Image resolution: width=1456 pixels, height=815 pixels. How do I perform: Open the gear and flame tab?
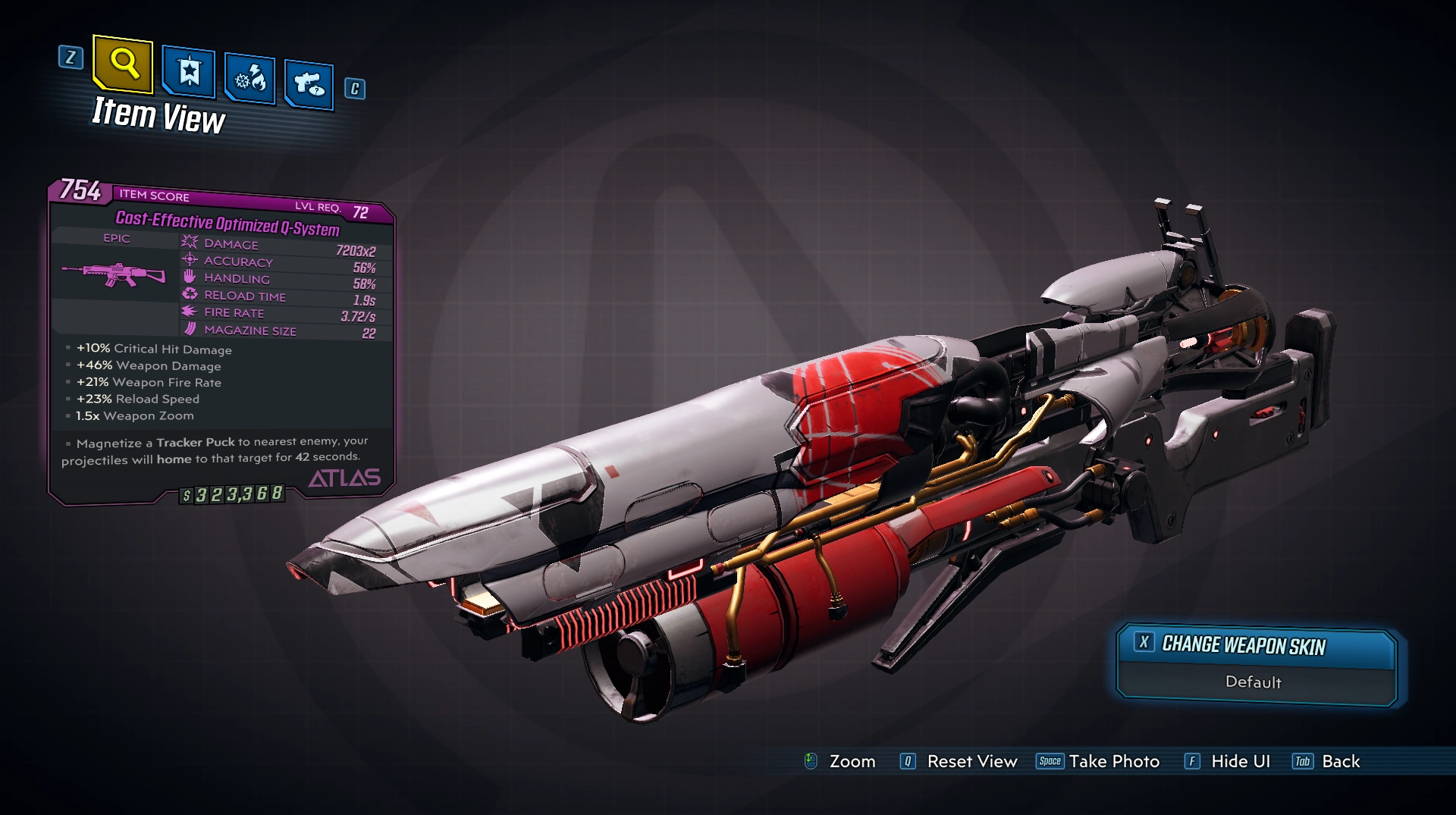click(x=250, y=78)
